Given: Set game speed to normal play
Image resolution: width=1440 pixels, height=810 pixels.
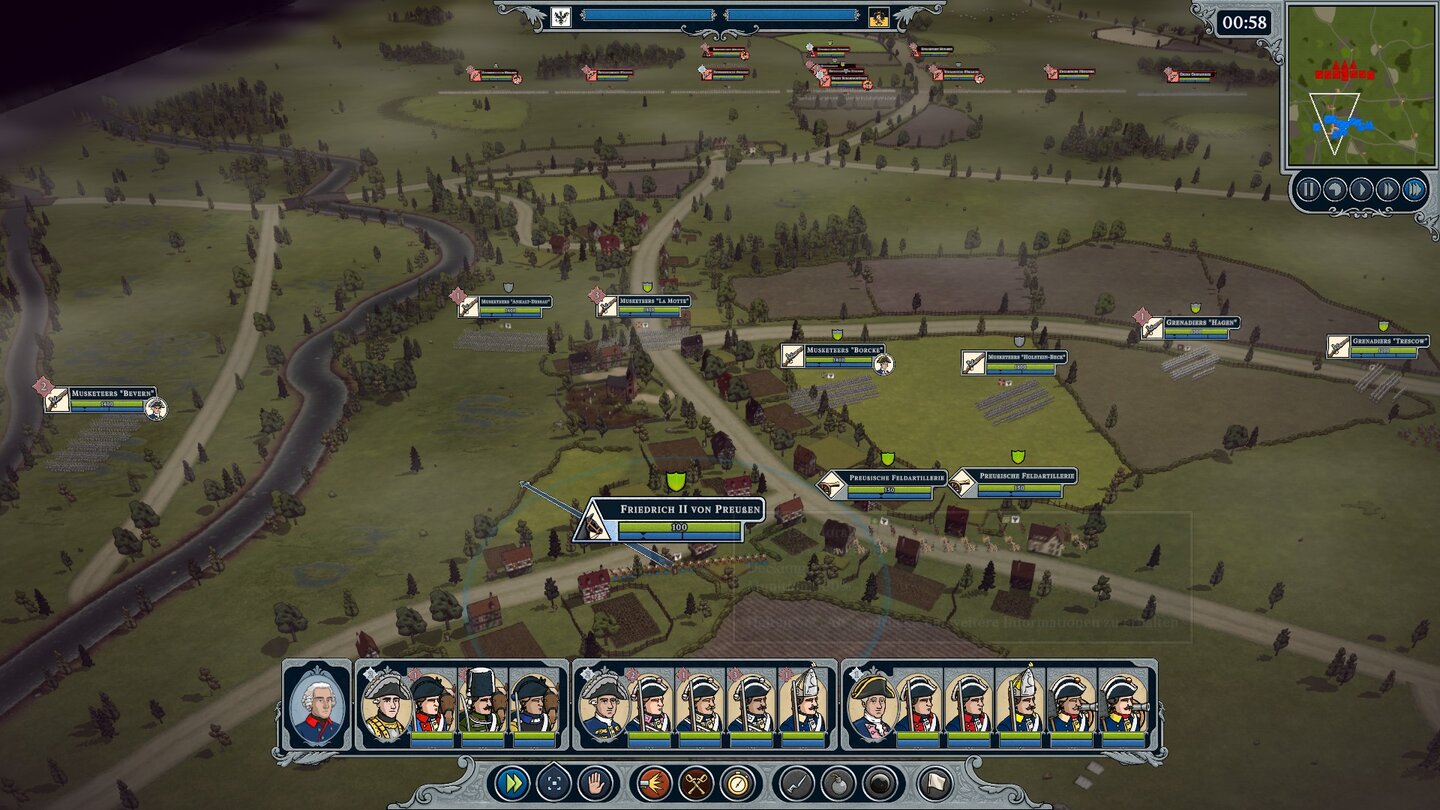Looking at the screenshot, I should click(x=1361, y=190).
